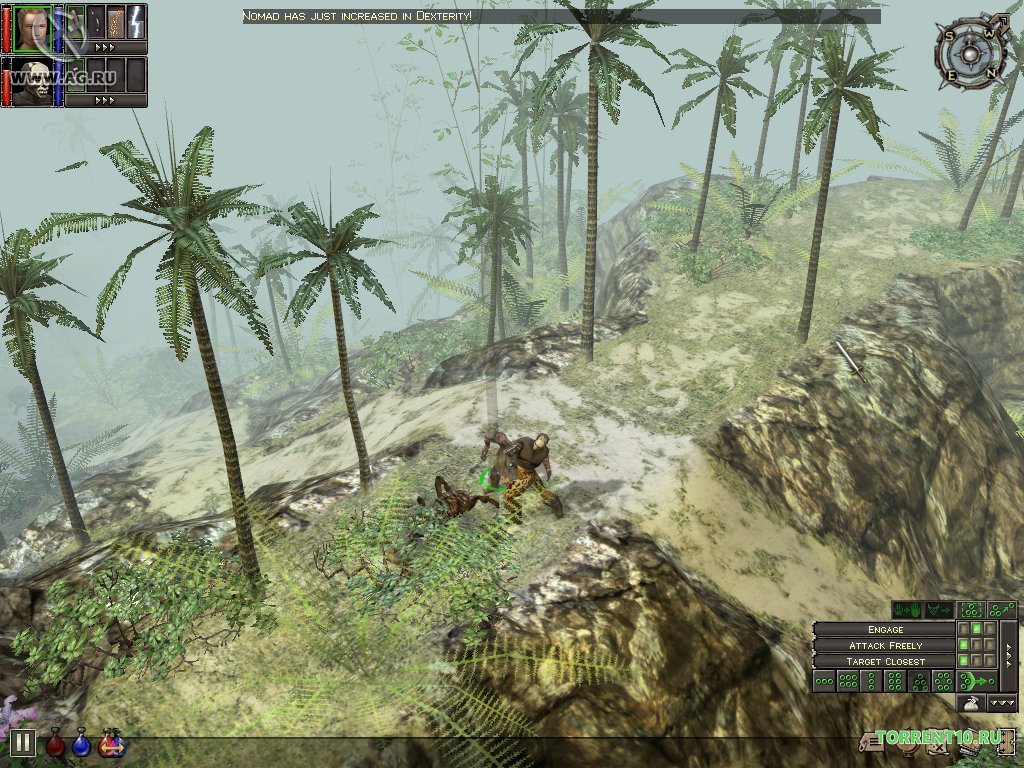Drink a red health potion
The height and width of the screenshot is (768, 1024).
56,743
